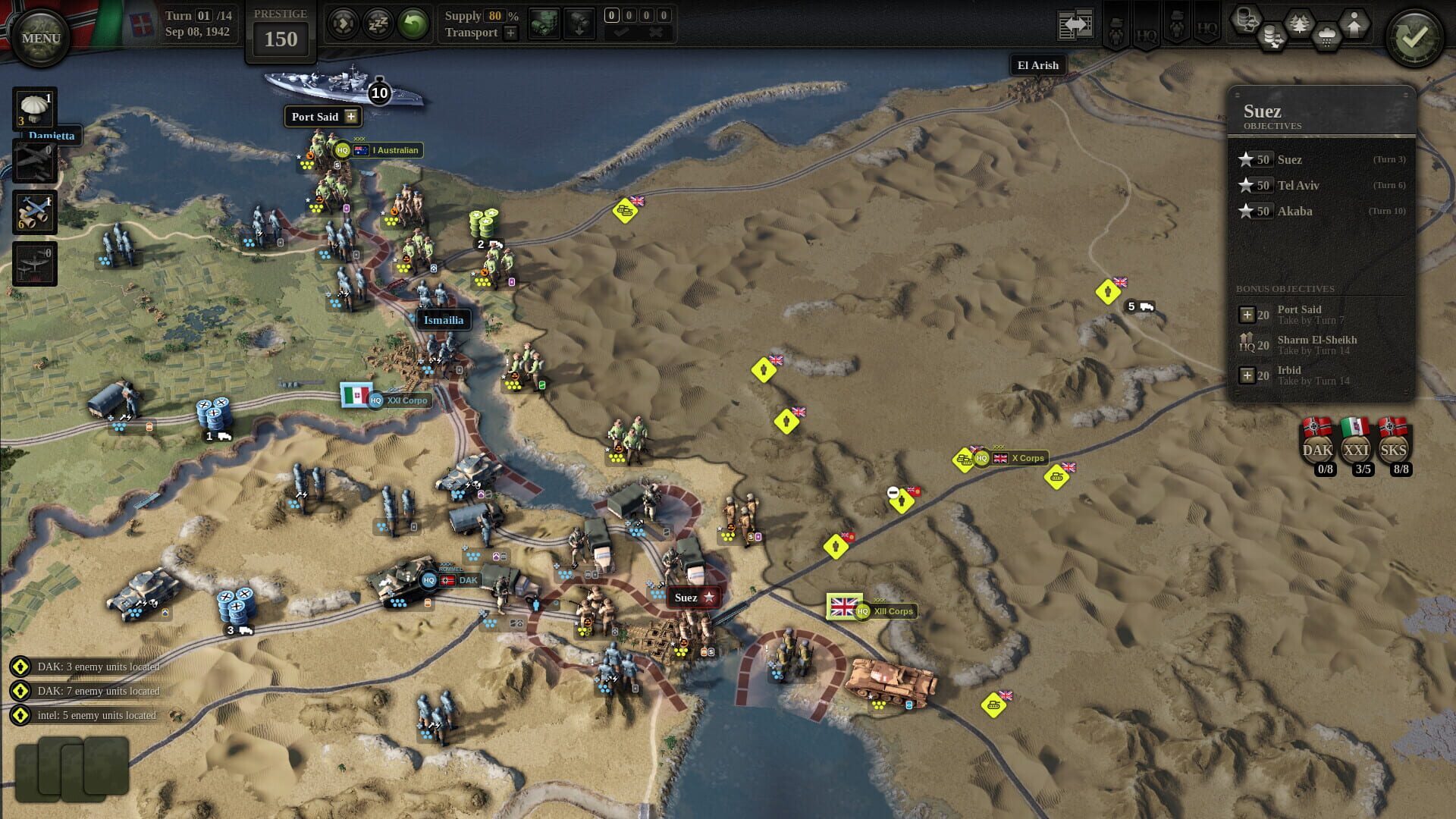The width and height of the screenshot is (1456, 819).
Task: Click the paratrooper asset in the left panel
Action: (33, 108)
